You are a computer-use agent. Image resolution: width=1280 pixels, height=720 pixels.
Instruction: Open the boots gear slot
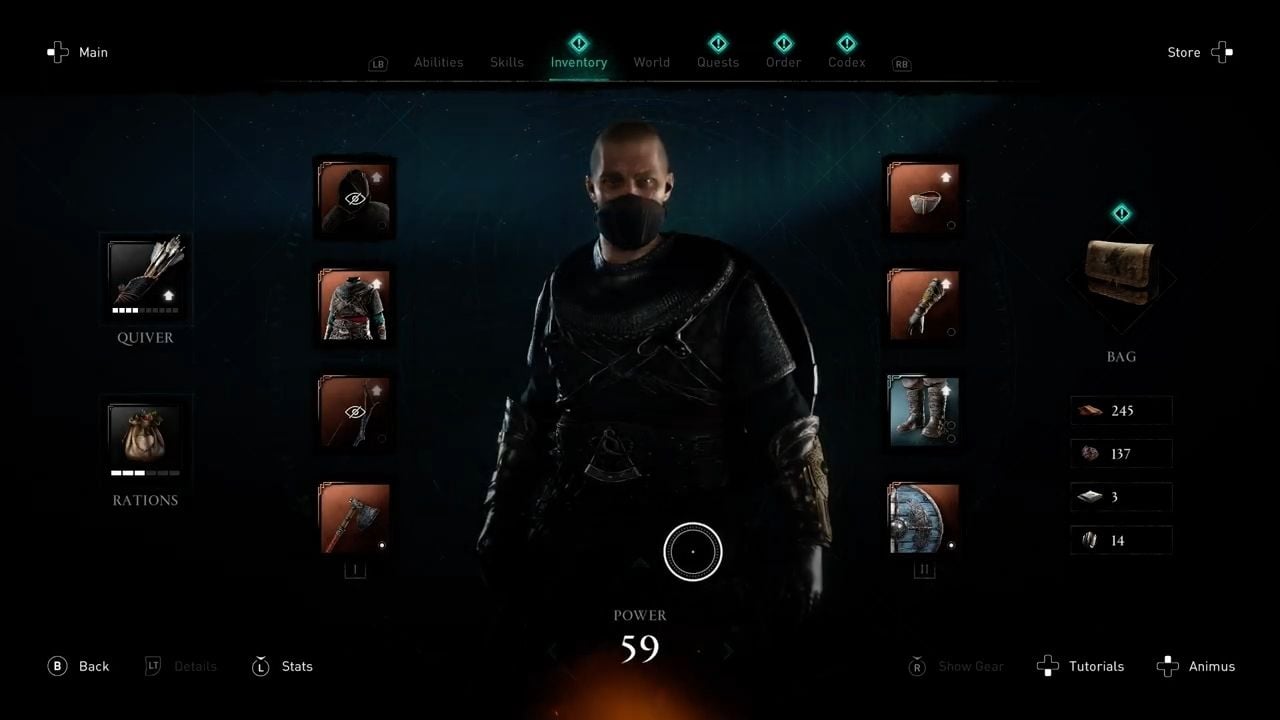coord(923,411)
